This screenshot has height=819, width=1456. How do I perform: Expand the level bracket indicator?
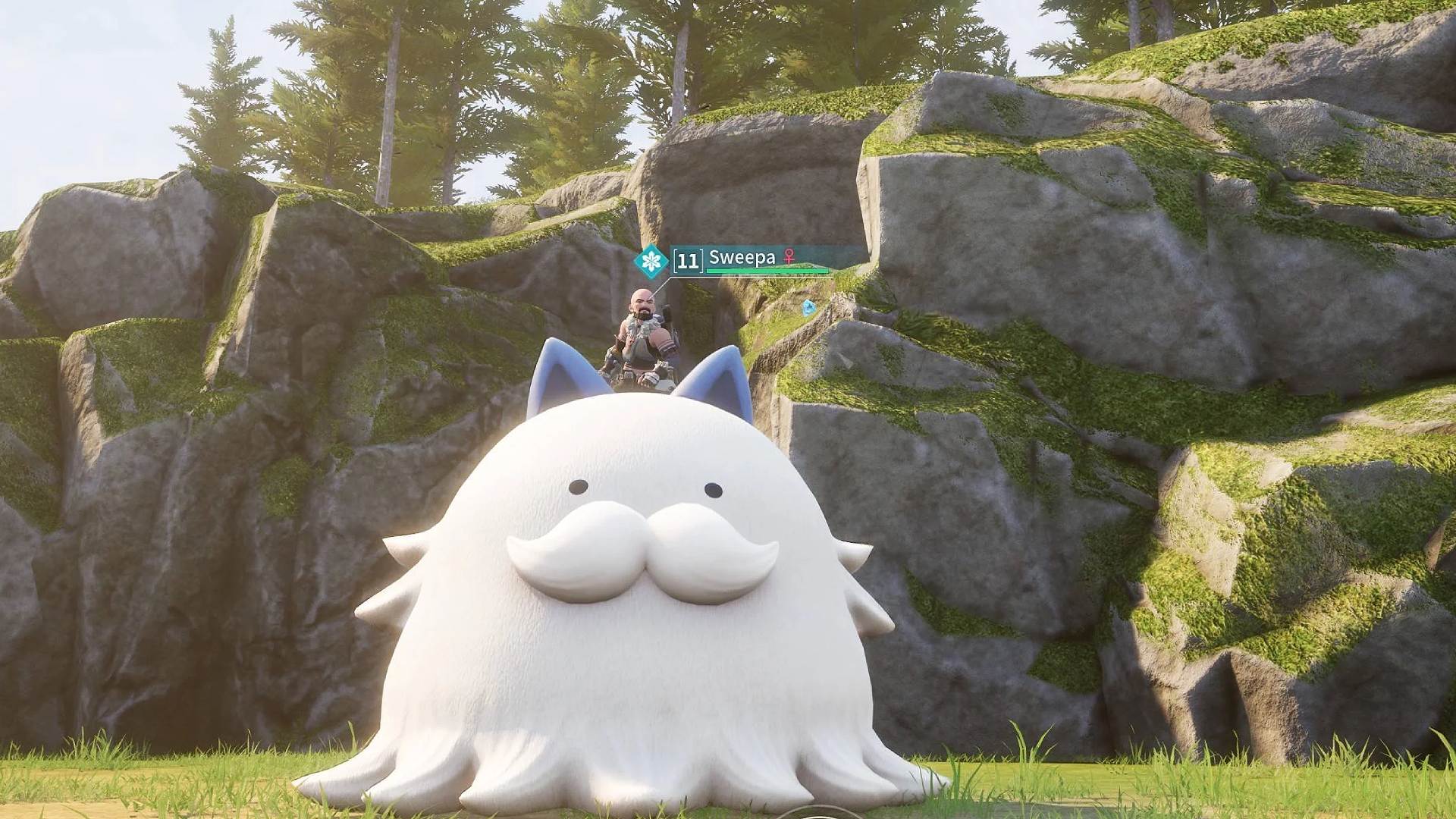[689, 262]
